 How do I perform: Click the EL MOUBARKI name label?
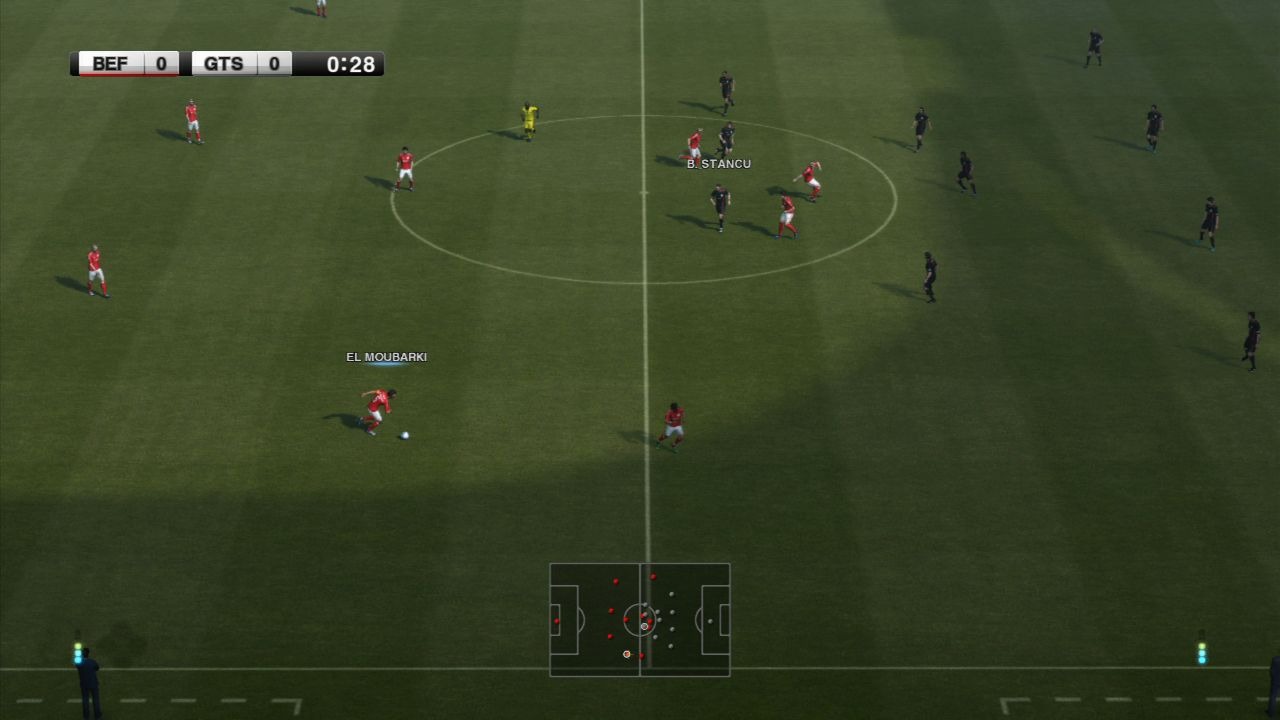pyautogui.click(x=386, y=356)
